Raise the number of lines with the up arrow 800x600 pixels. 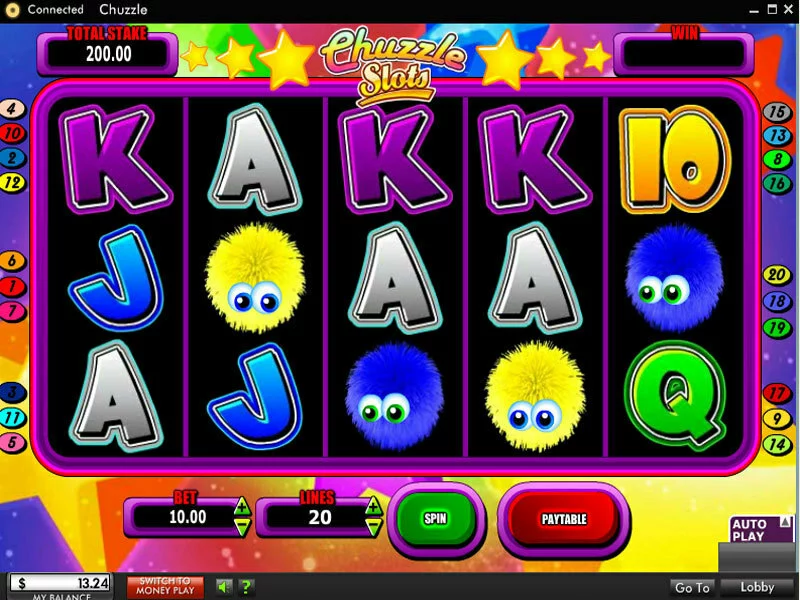(373, 507)
